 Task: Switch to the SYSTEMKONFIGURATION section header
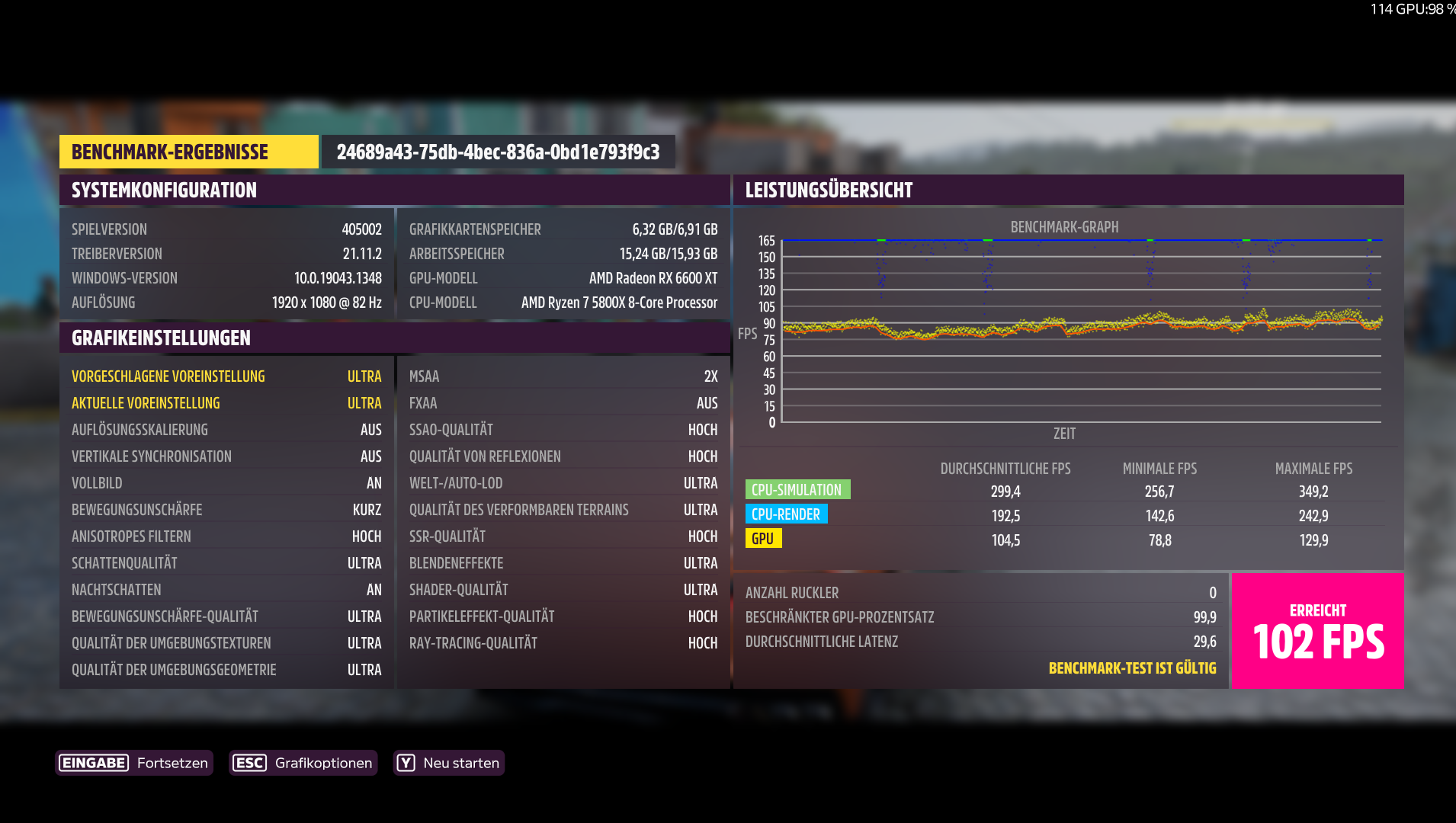[x=164, y=190]
